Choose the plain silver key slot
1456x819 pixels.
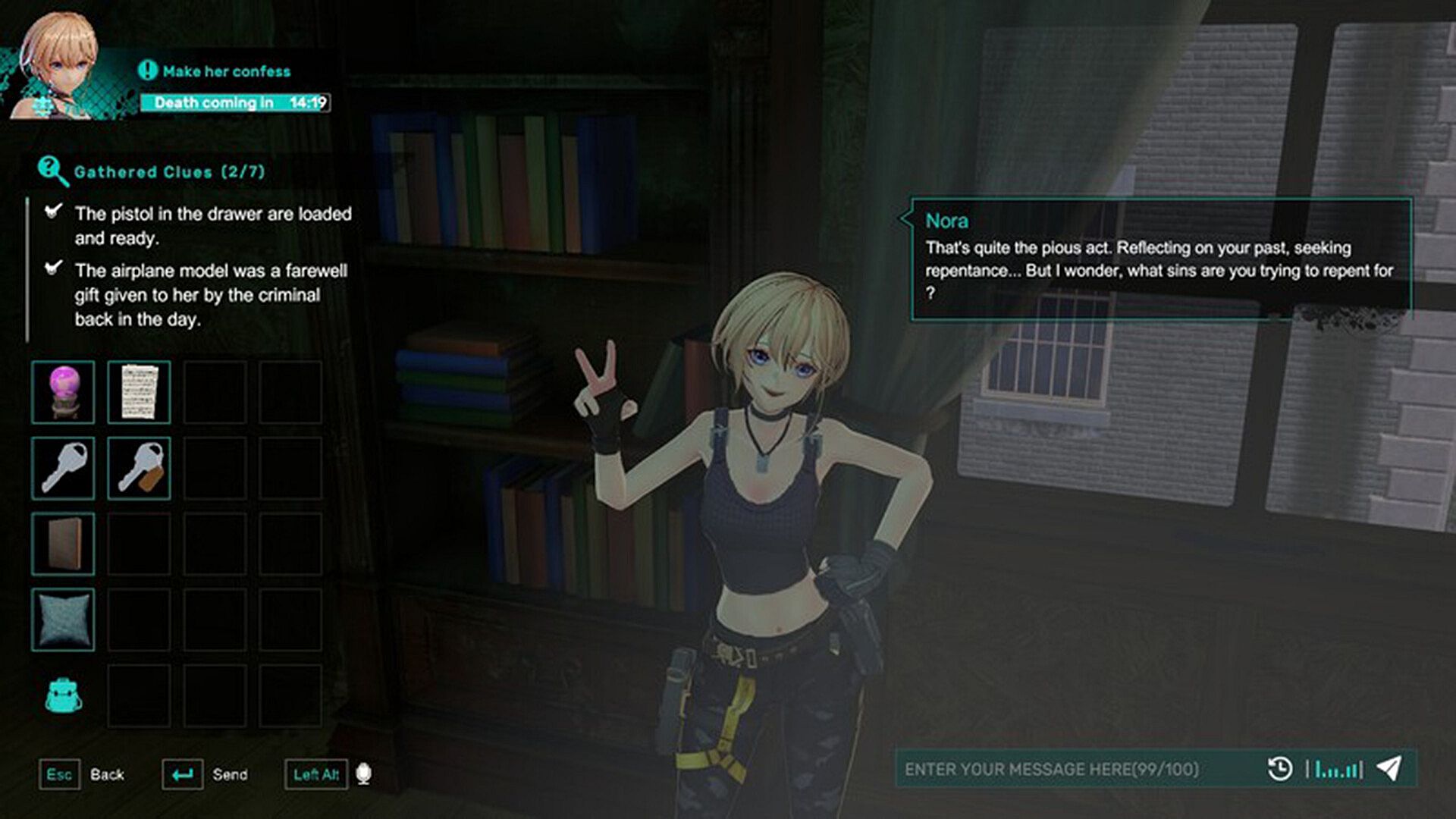63,468
